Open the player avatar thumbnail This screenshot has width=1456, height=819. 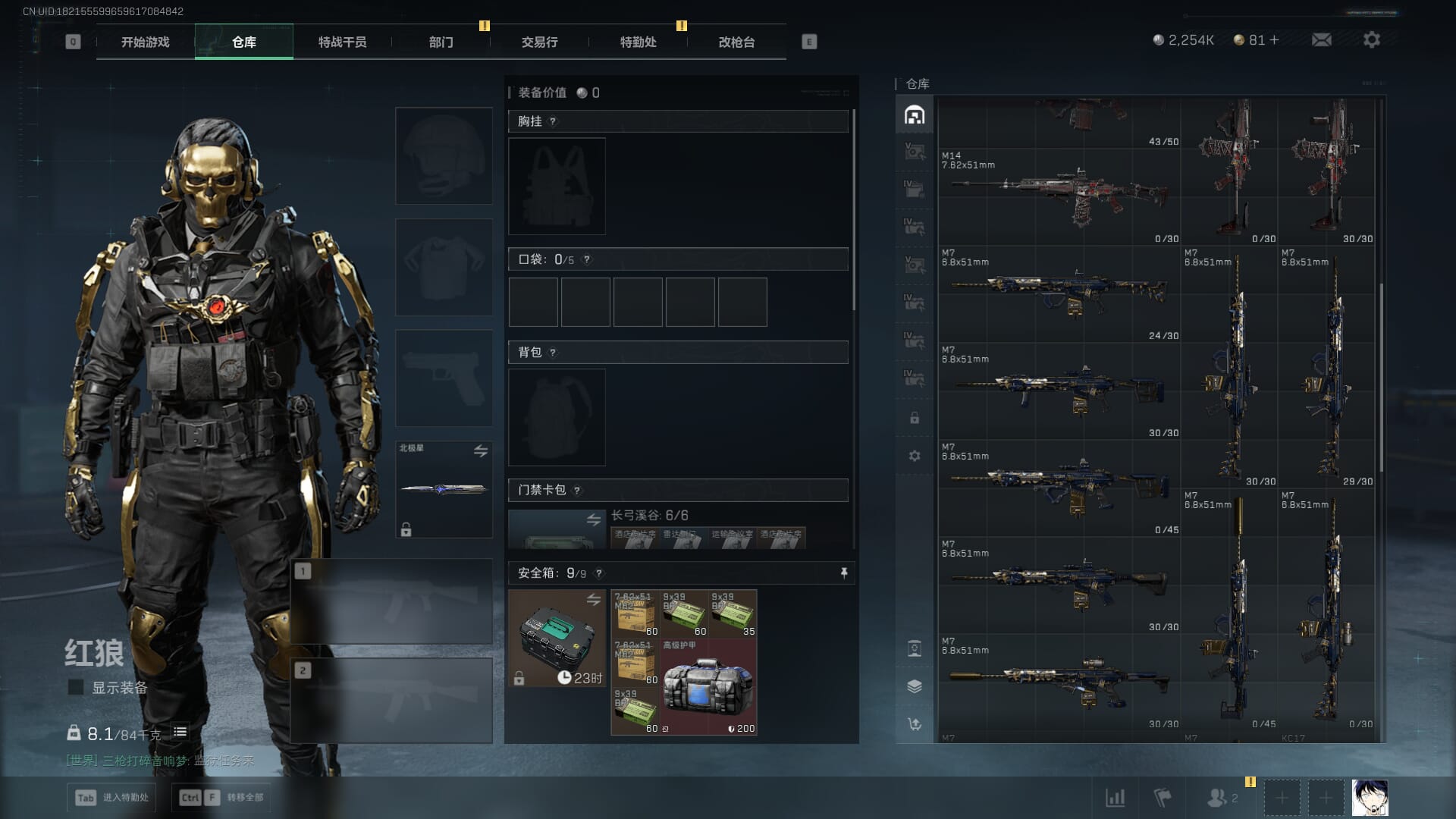tap(1370, 798)
